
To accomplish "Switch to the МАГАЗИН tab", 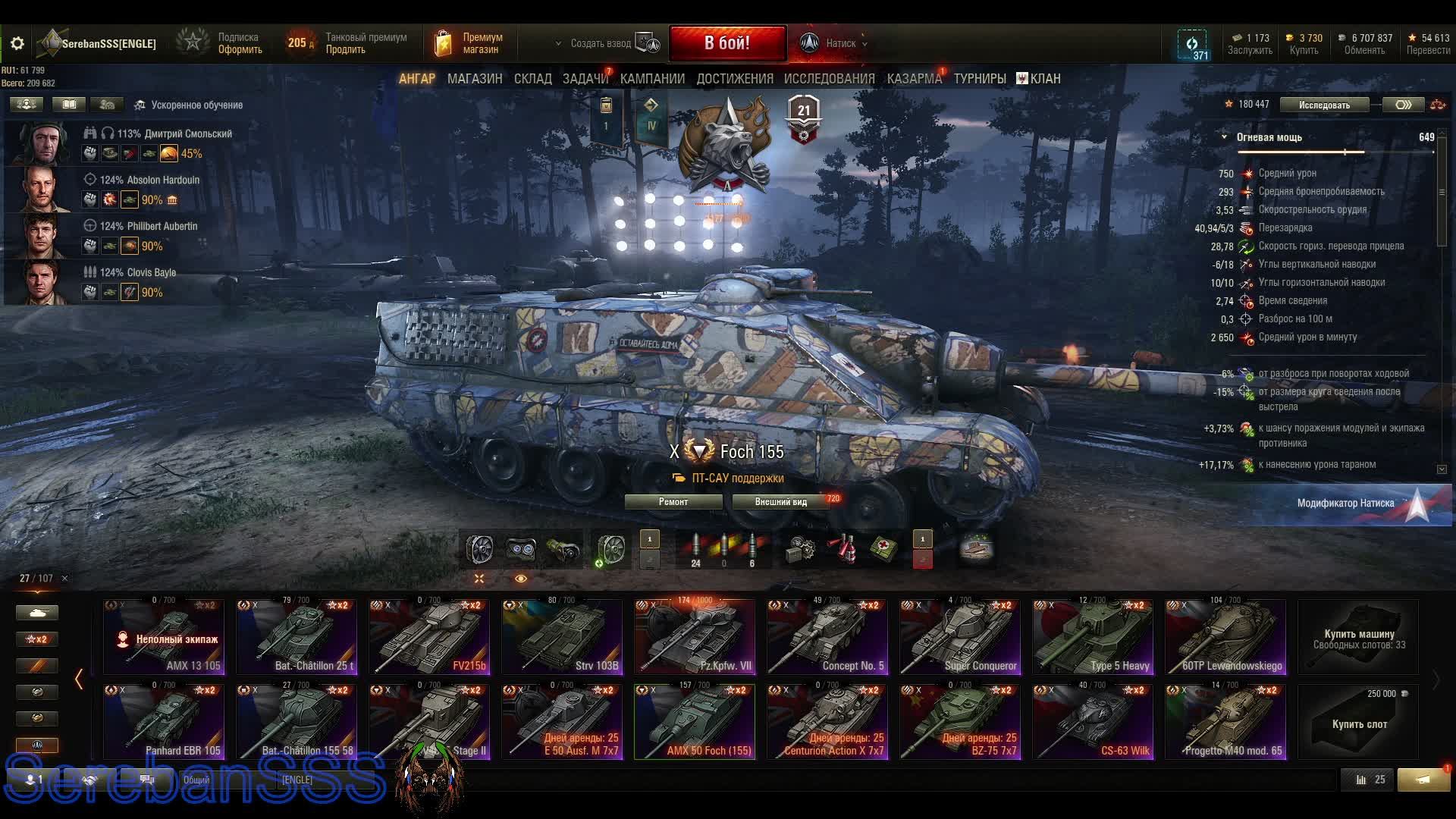I will [x=475, y=79].
